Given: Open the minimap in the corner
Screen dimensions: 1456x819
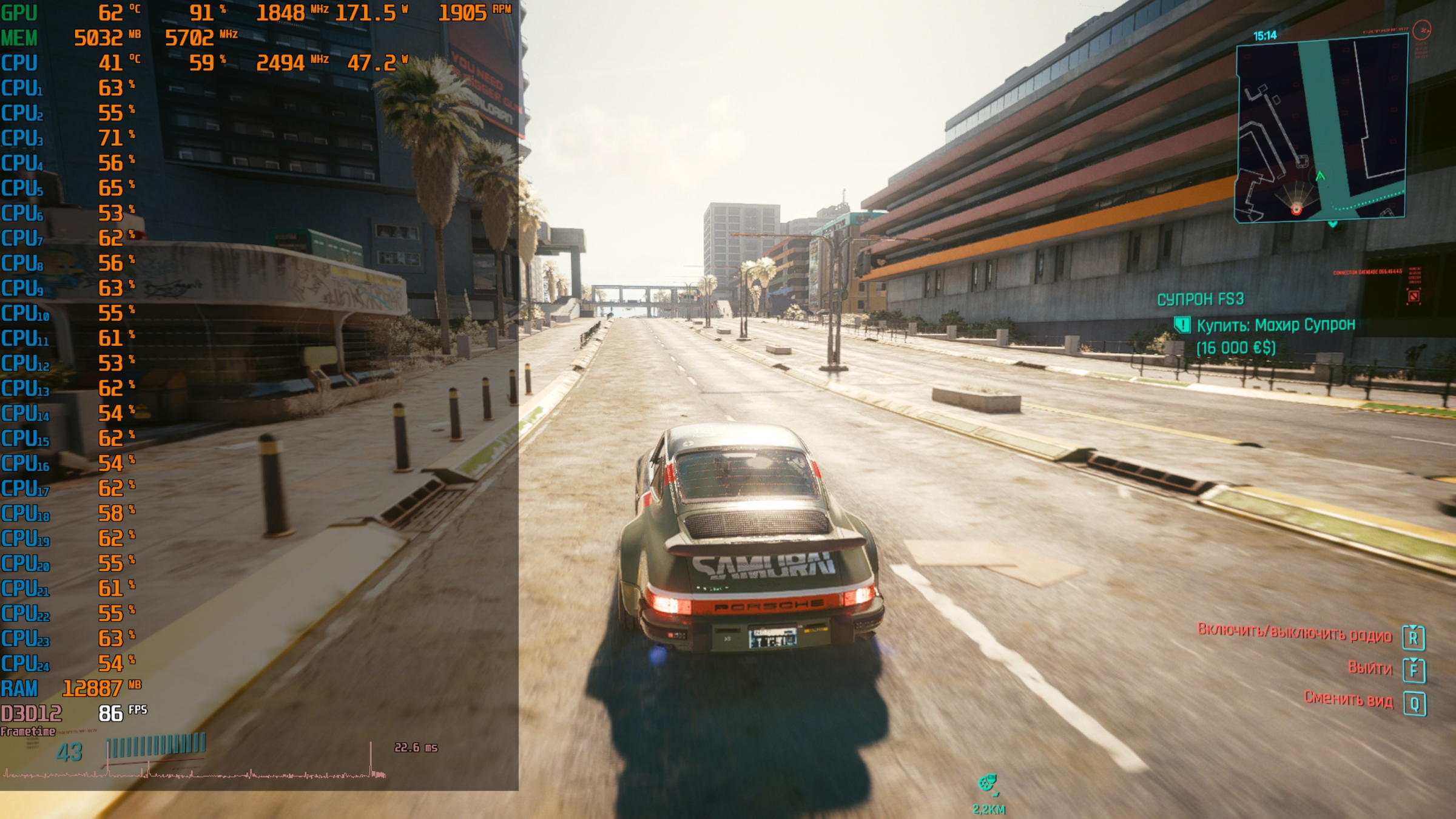Looking at the screenshot, I should coord(1321,129).
